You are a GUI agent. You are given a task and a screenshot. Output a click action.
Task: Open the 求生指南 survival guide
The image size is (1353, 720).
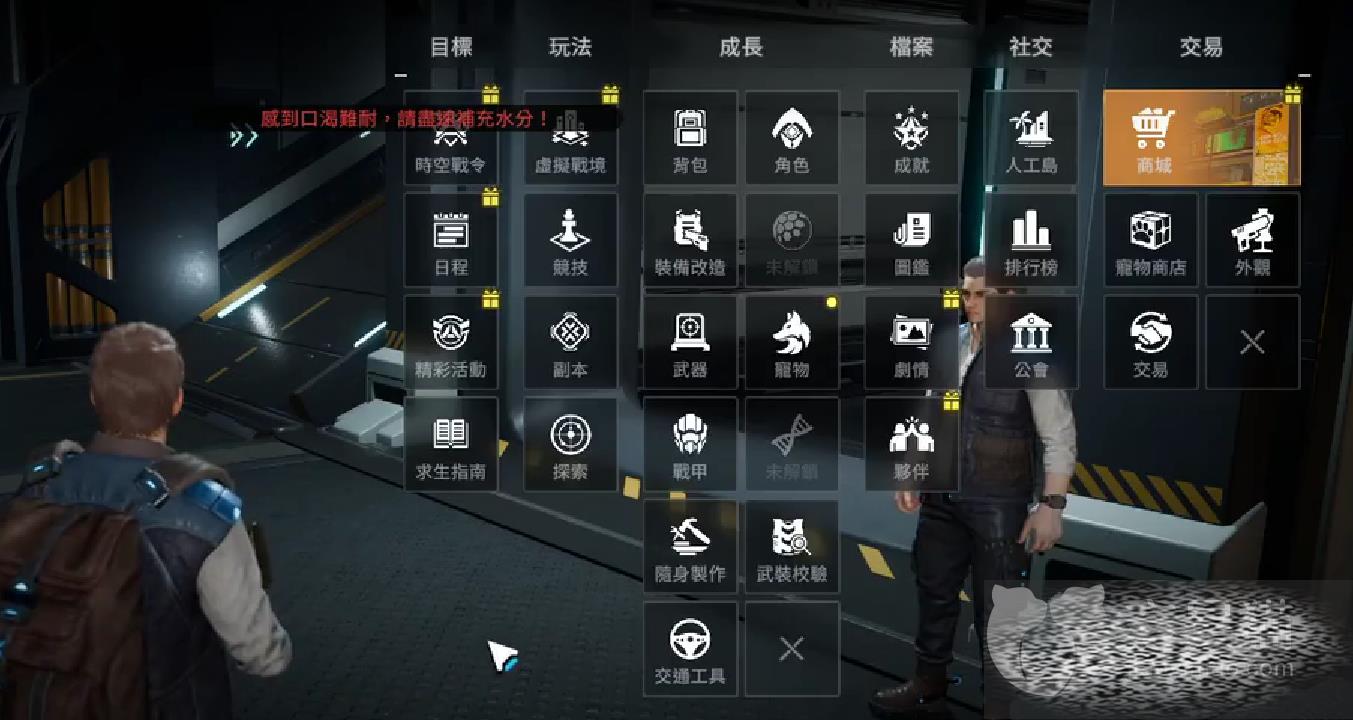451,444
